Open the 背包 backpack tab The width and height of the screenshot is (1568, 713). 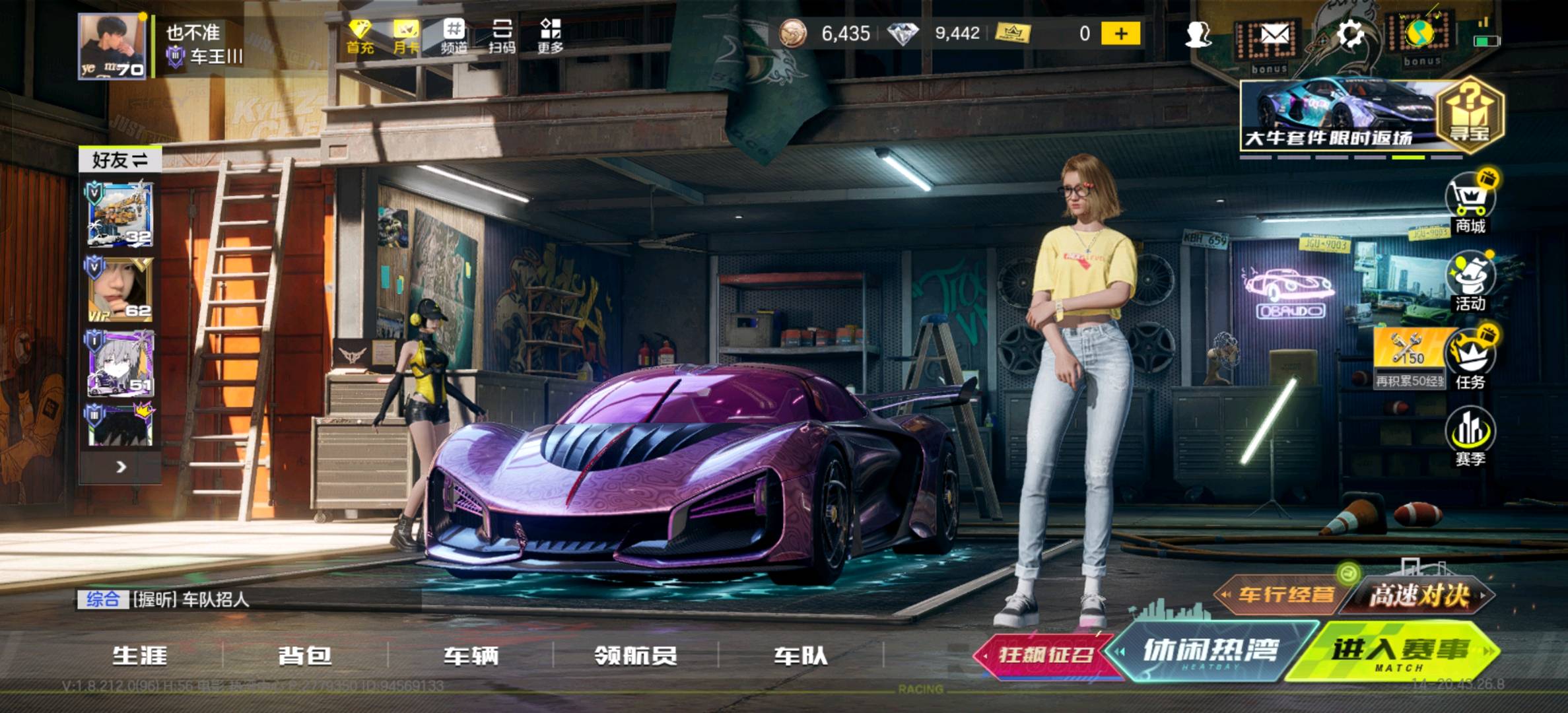[x=305, y=656]
